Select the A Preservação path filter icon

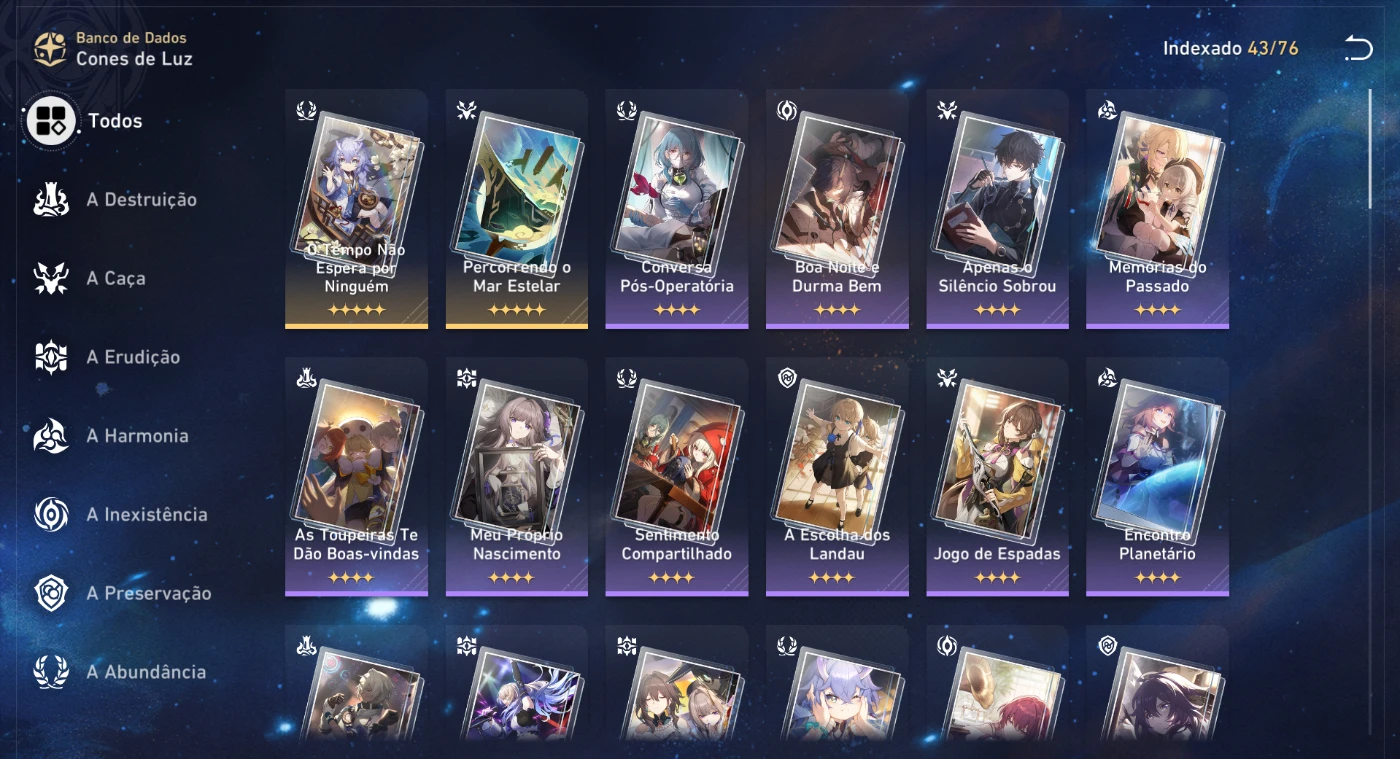click(49, 592)
